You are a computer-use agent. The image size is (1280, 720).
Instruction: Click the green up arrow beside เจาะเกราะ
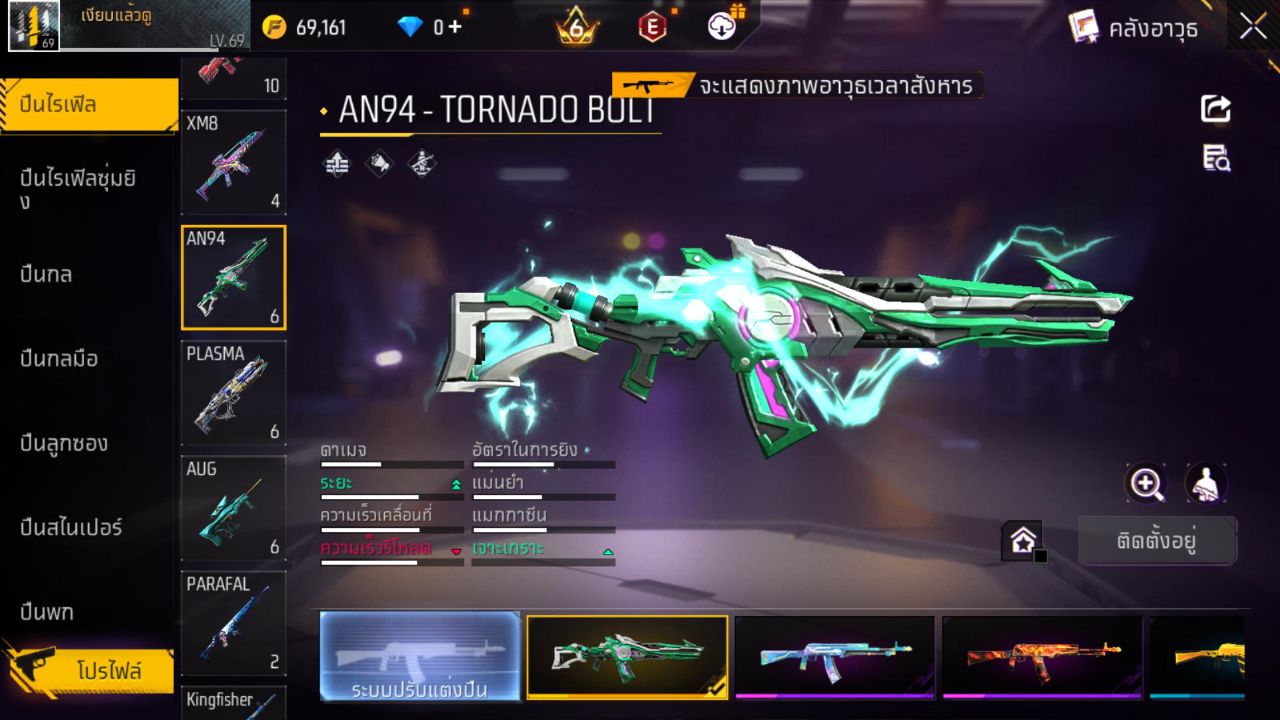(x=608, y=551)
